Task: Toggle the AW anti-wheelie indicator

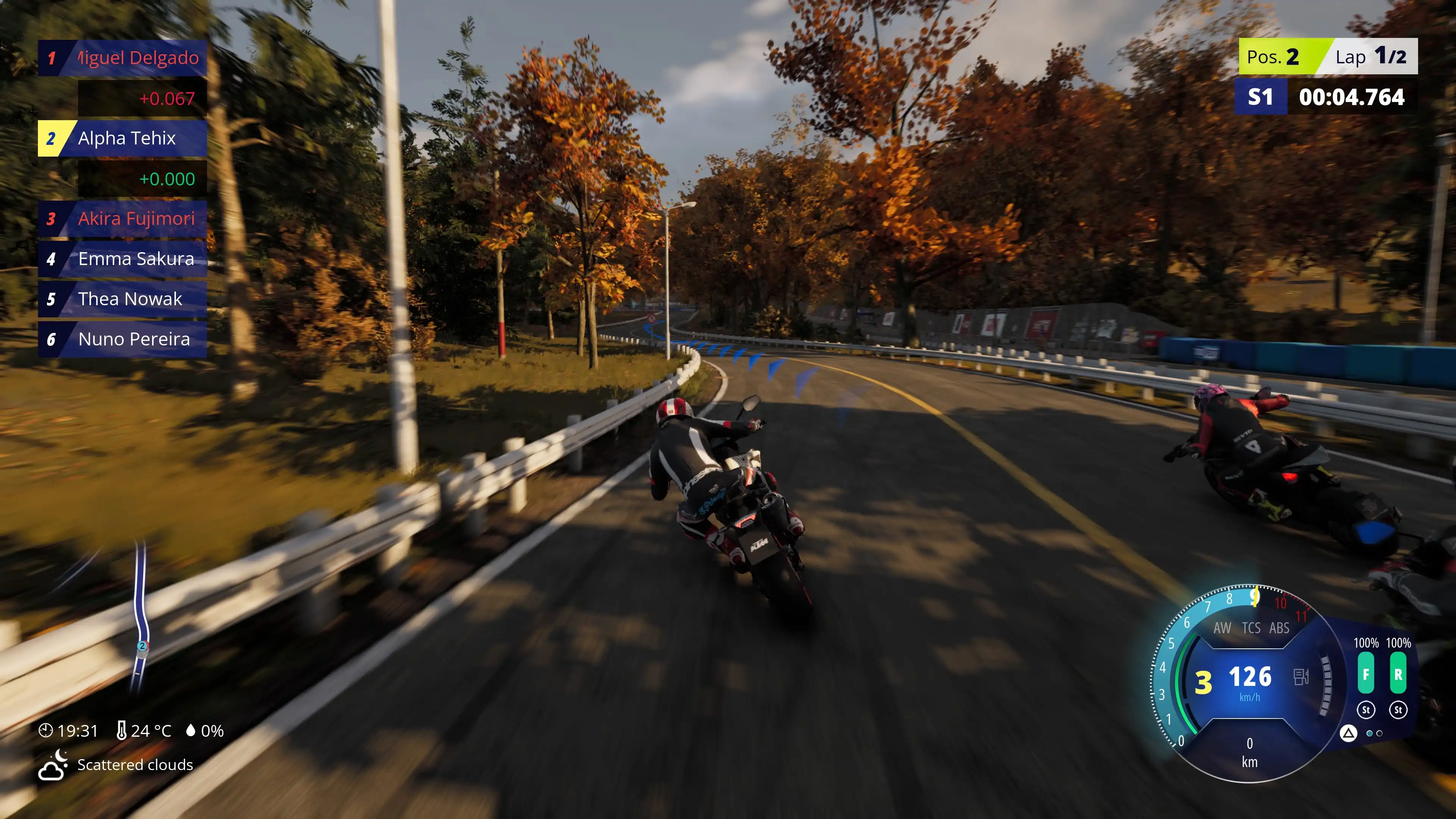Action: 1222,628
